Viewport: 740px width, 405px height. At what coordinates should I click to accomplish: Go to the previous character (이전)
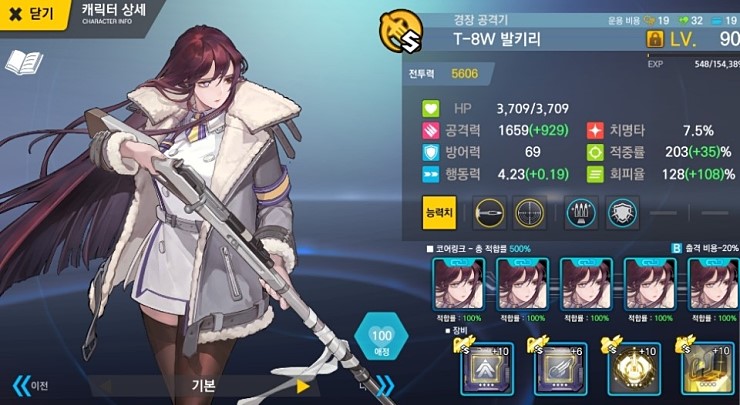click(30, 385)
